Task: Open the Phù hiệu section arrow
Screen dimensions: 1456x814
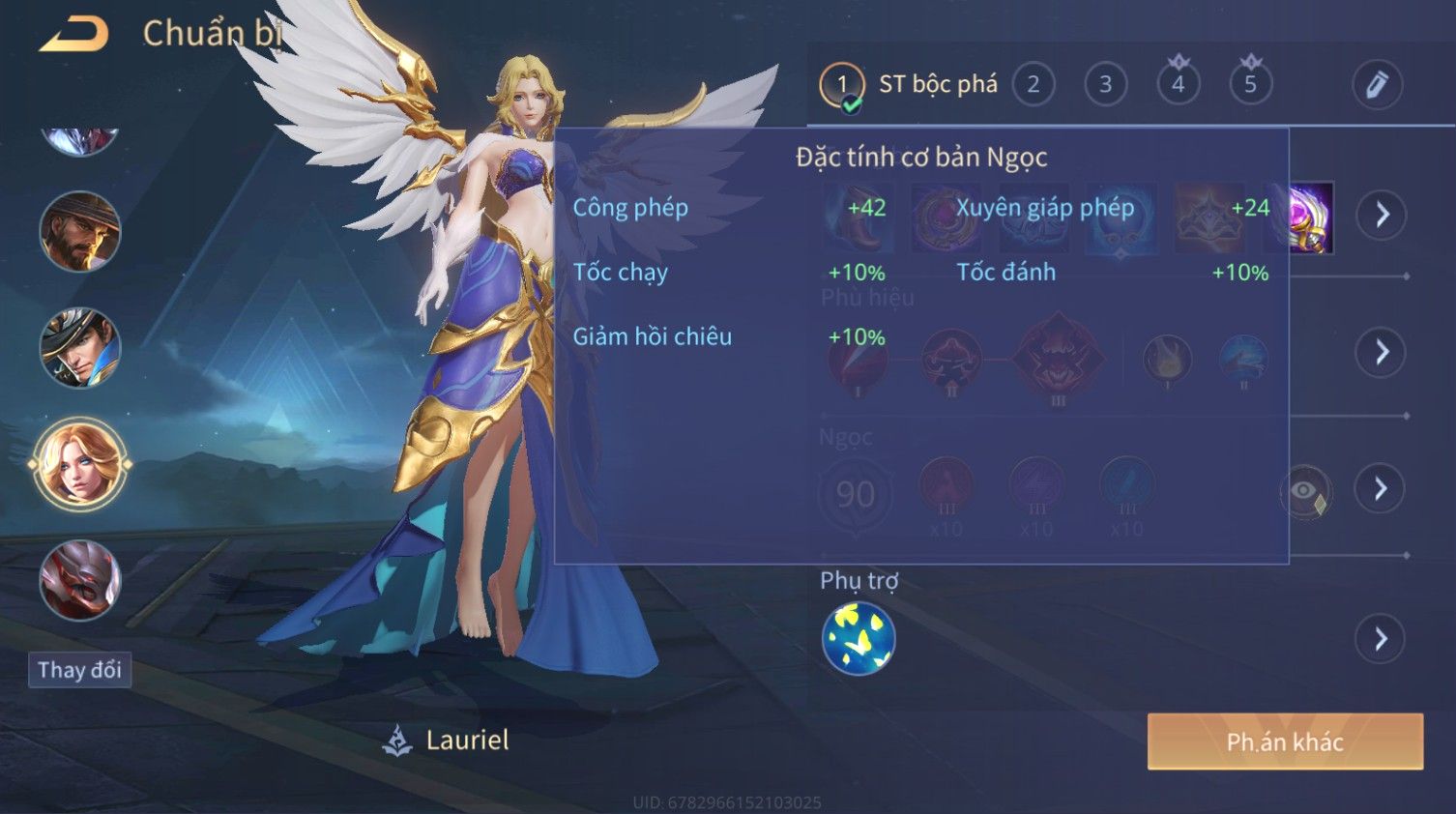Action: [1382, 352]
